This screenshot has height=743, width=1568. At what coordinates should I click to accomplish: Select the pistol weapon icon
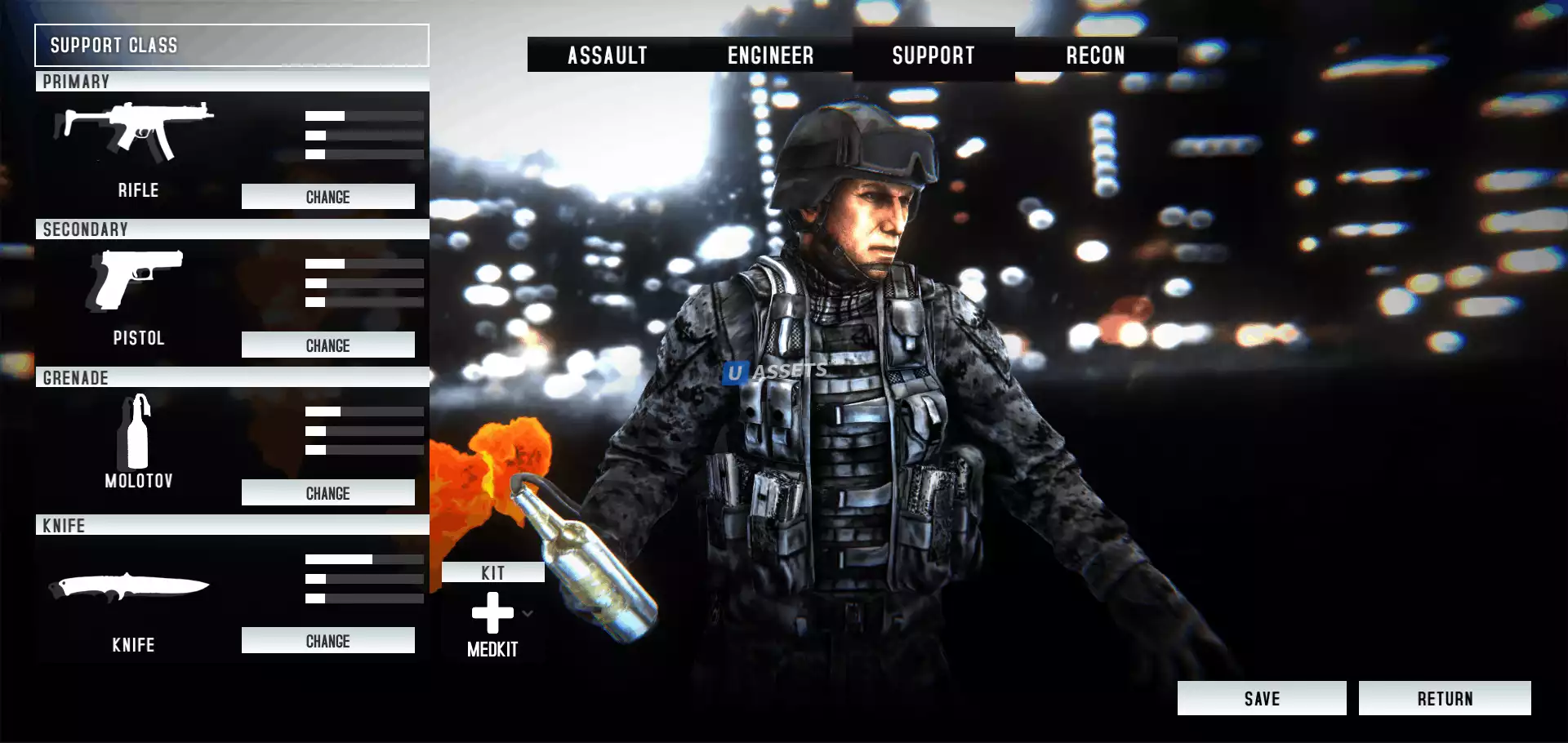[x=136, y=279]
